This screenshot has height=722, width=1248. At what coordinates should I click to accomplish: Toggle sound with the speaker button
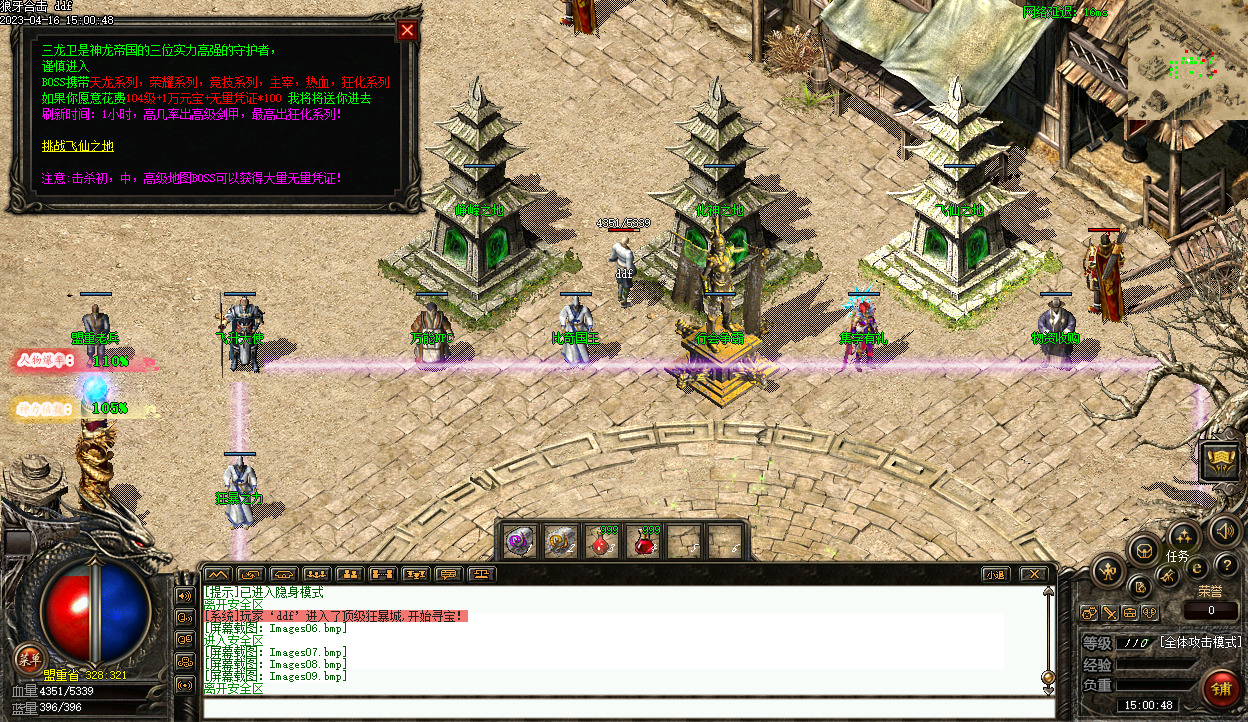pyautogui.click(x=1223, y=530)
